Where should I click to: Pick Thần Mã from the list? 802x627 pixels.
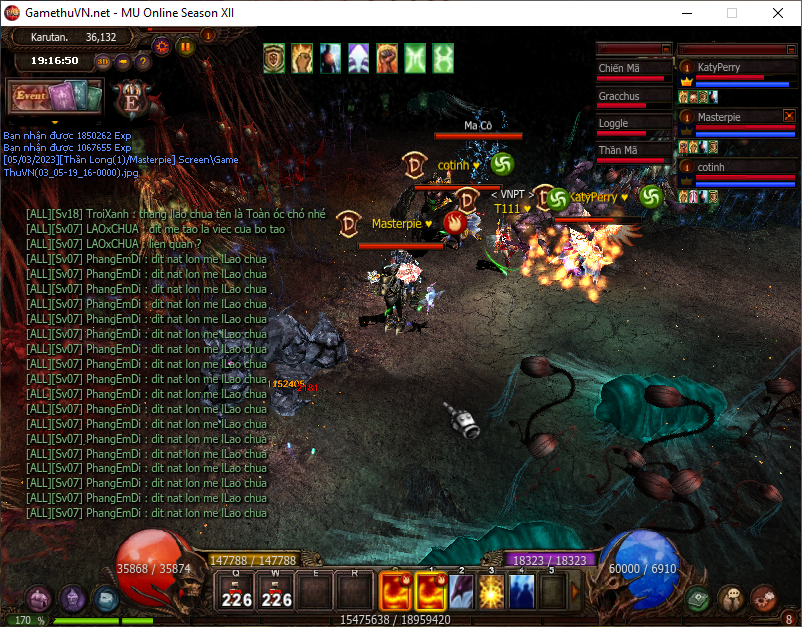619,150
